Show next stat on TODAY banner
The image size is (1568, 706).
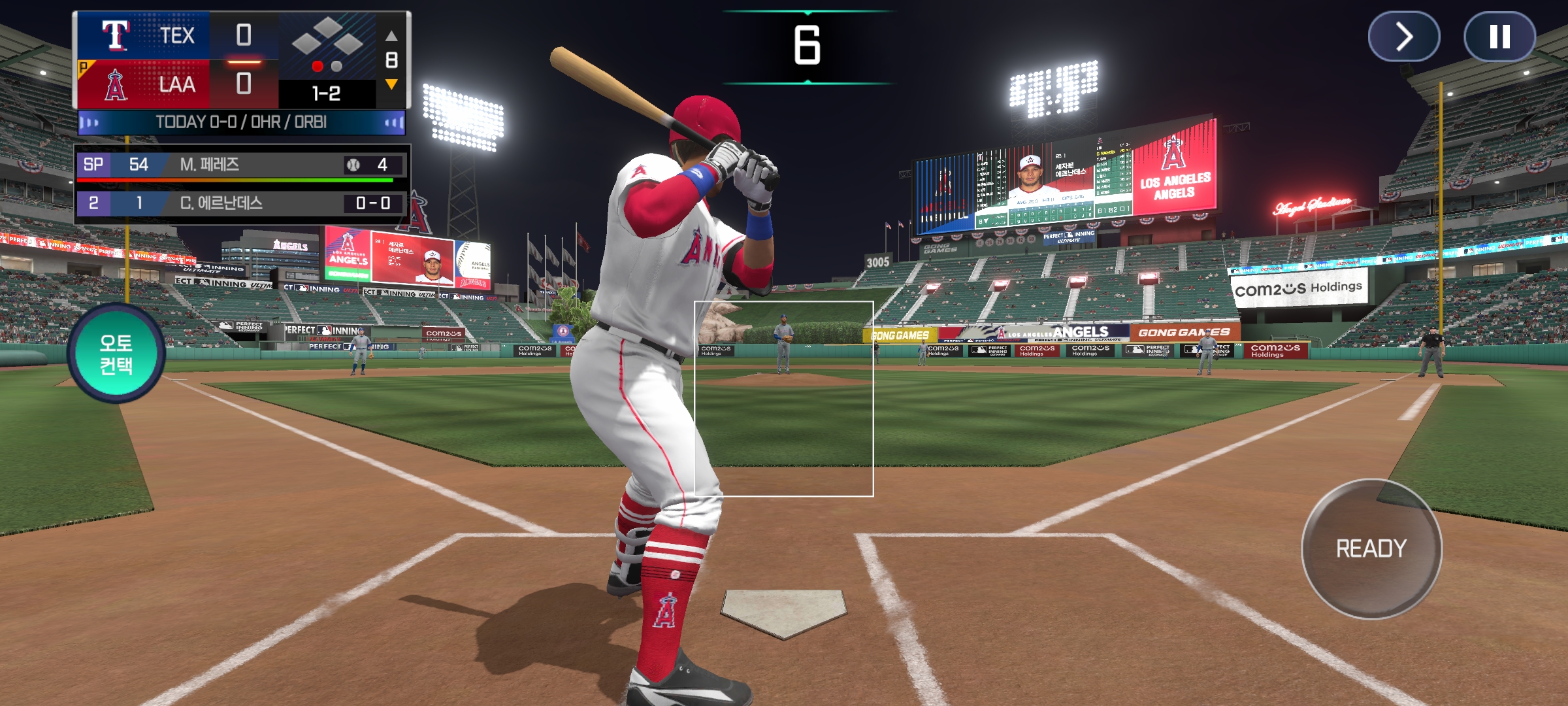tap(393, 122)
